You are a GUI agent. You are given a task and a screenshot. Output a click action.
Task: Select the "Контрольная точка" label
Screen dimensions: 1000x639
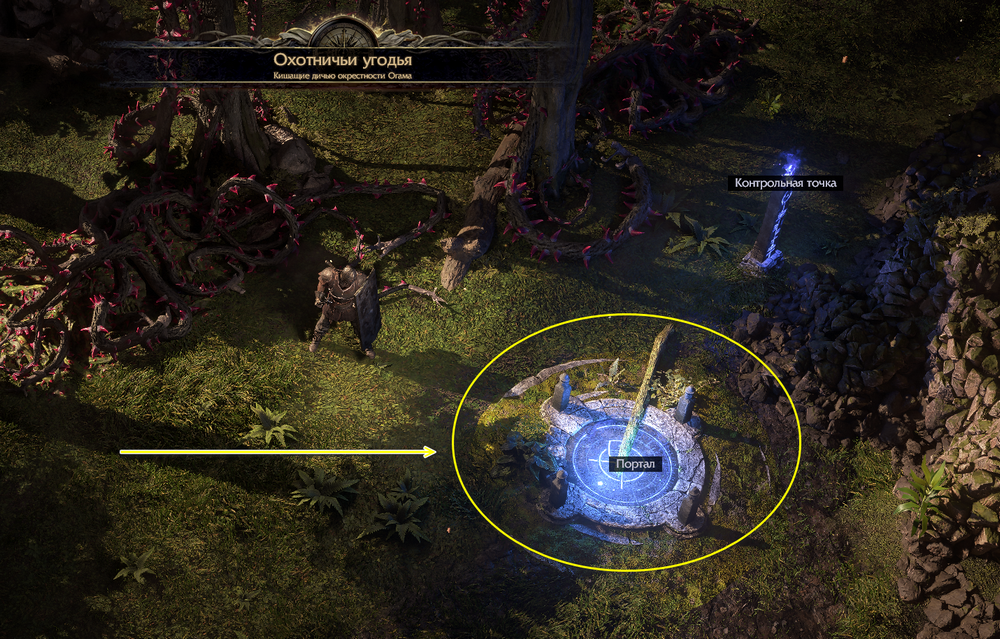[x=784, y=183]
